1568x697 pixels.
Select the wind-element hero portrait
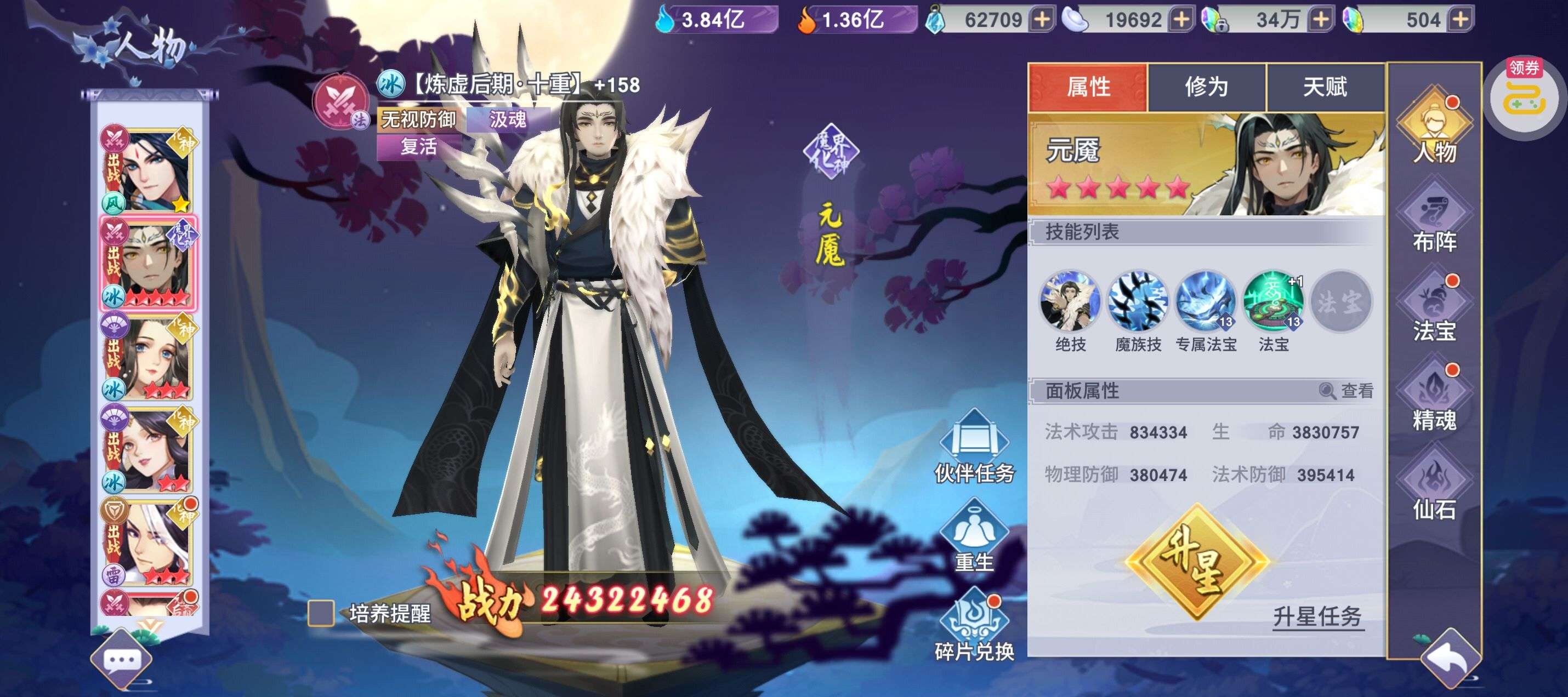click(148, 169)
